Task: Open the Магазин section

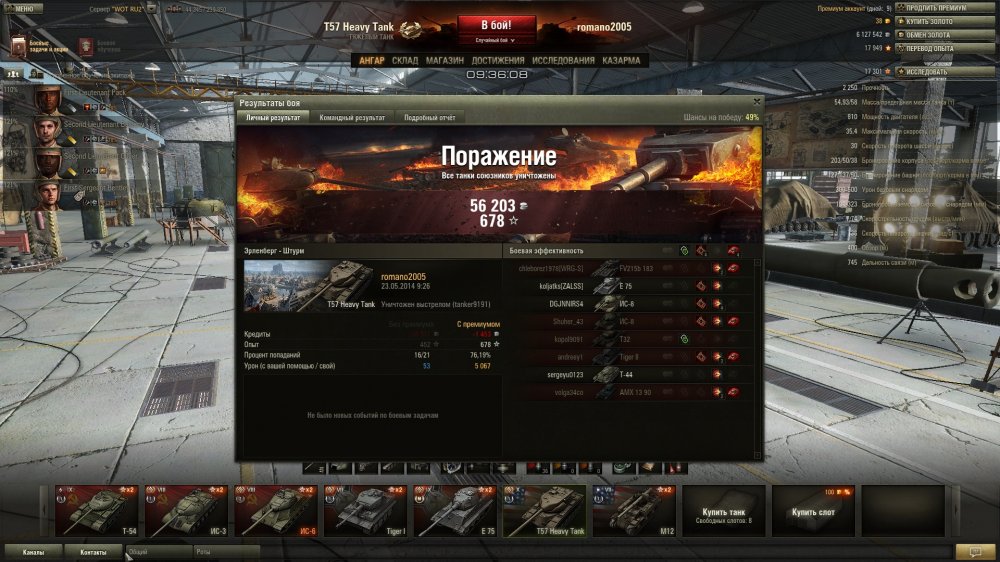Action: [x=444, y=60]
